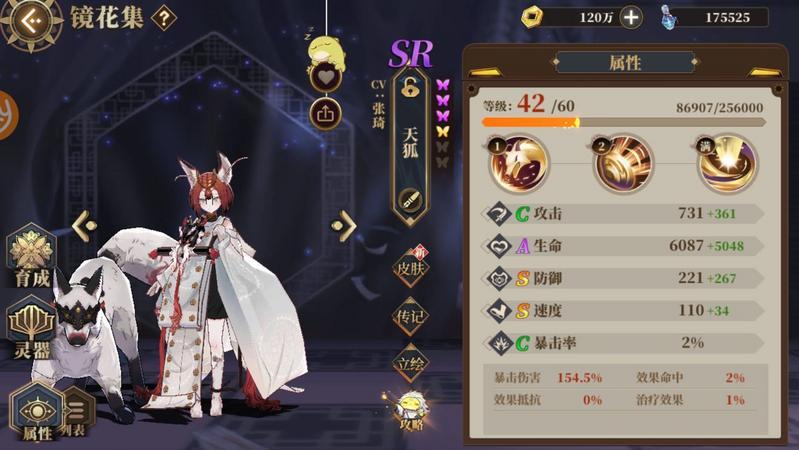Image resolution: width=799 pixels, height=450 pixels.
Task: Inspect the second skill icon numbered 2
Action: (x=623, y=165)
